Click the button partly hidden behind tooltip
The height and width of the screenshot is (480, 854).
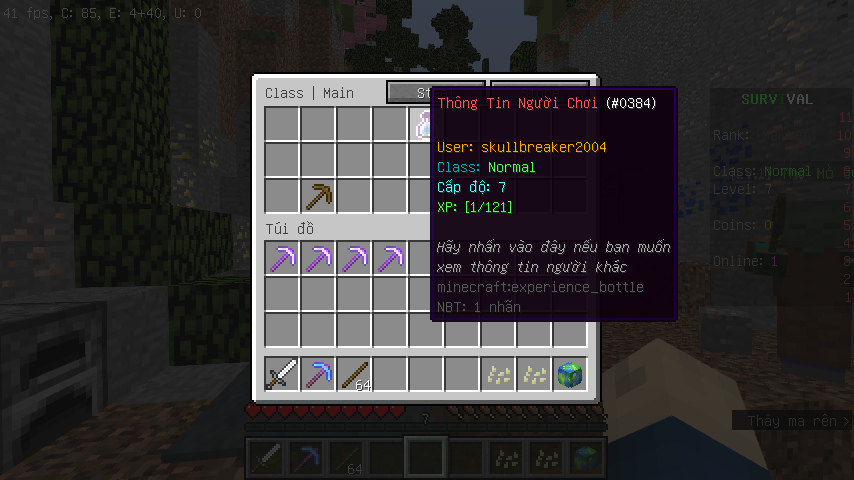coord(410,92)
